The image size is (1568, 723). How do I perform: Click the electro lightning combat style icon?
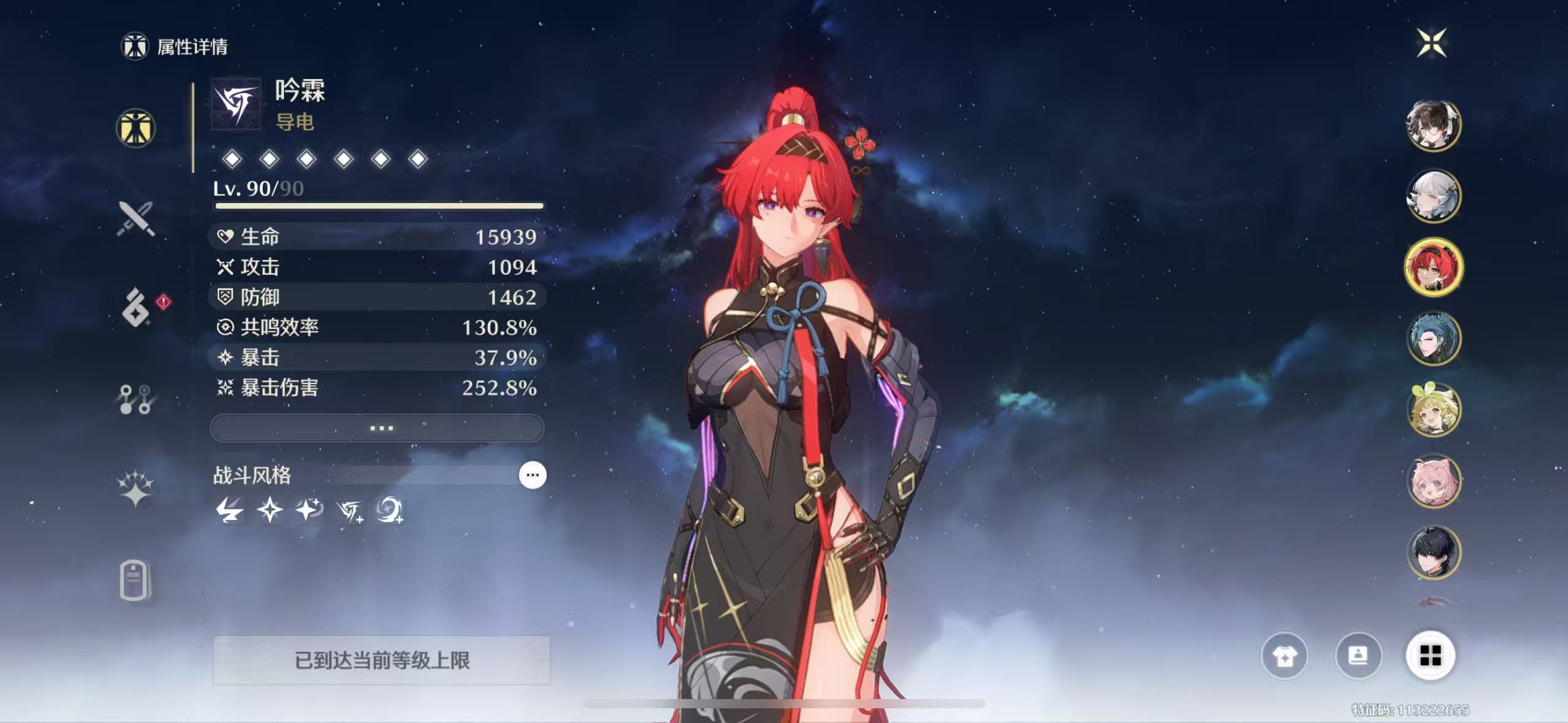(230, 510)
